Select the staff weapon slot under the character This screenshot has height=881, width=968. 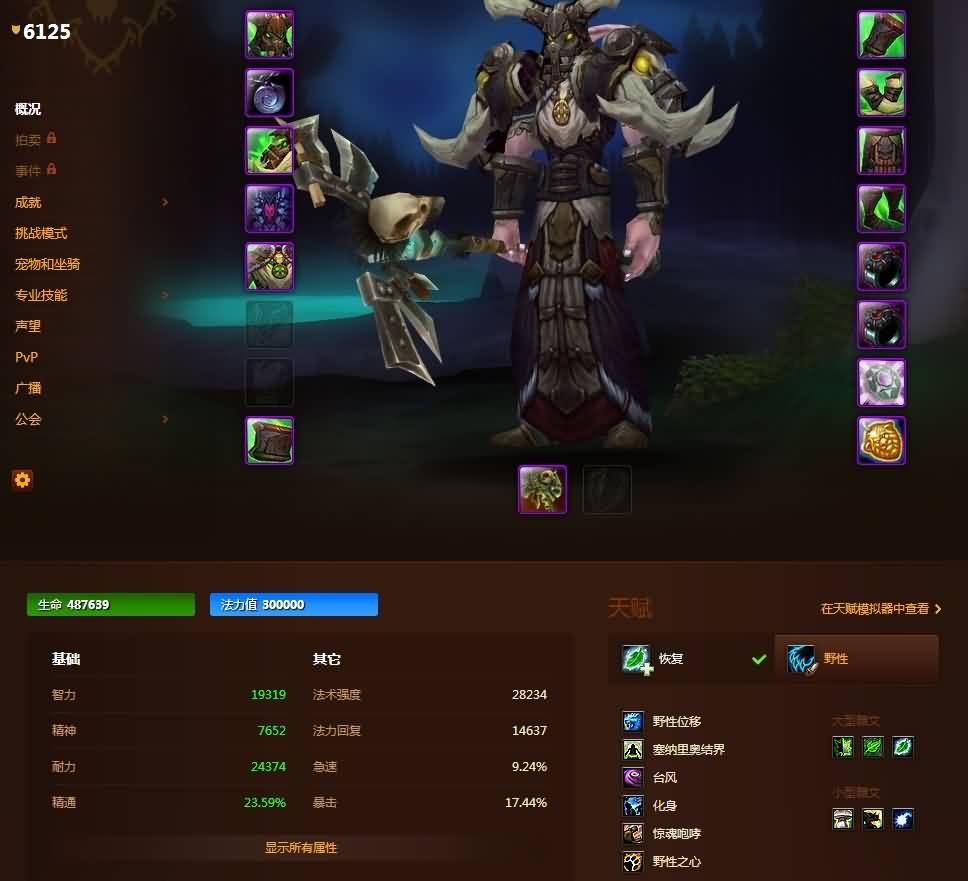pos(542,489)
